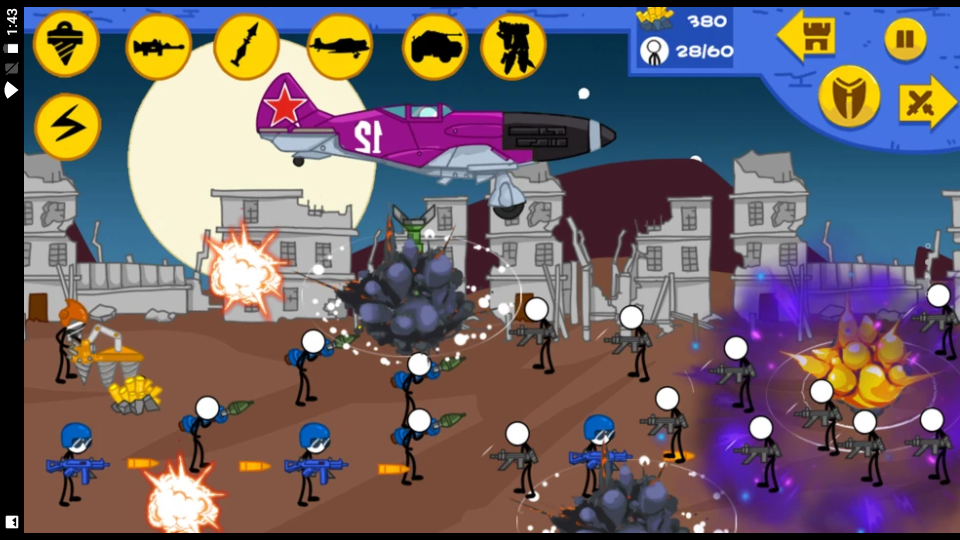Activate the lightning bolt ability
Viewport: 960px width, 540px height.
point(67,126)
